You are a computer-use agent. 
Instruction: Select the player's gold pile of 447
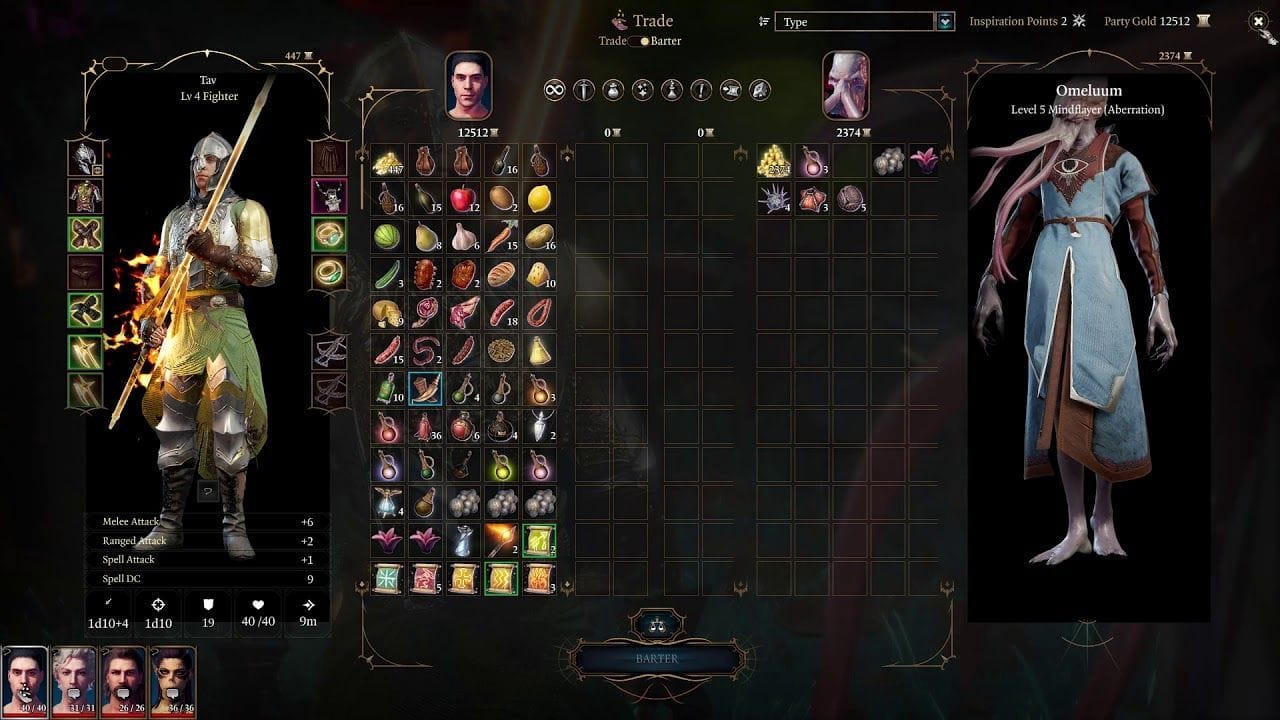(x=387, y=160)
